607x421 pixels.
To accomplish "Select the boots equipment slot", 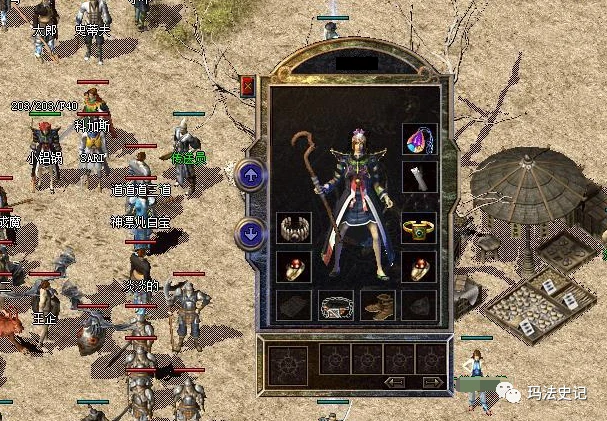I will coord(378,305).
